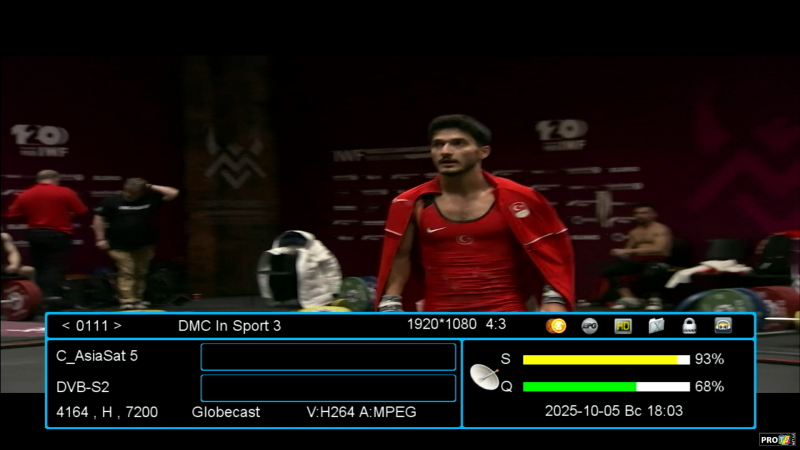The width and height of the screenshot is (800, 450).
Task: Click the satellite dish signal icon
Action: [x=485, y=376]
